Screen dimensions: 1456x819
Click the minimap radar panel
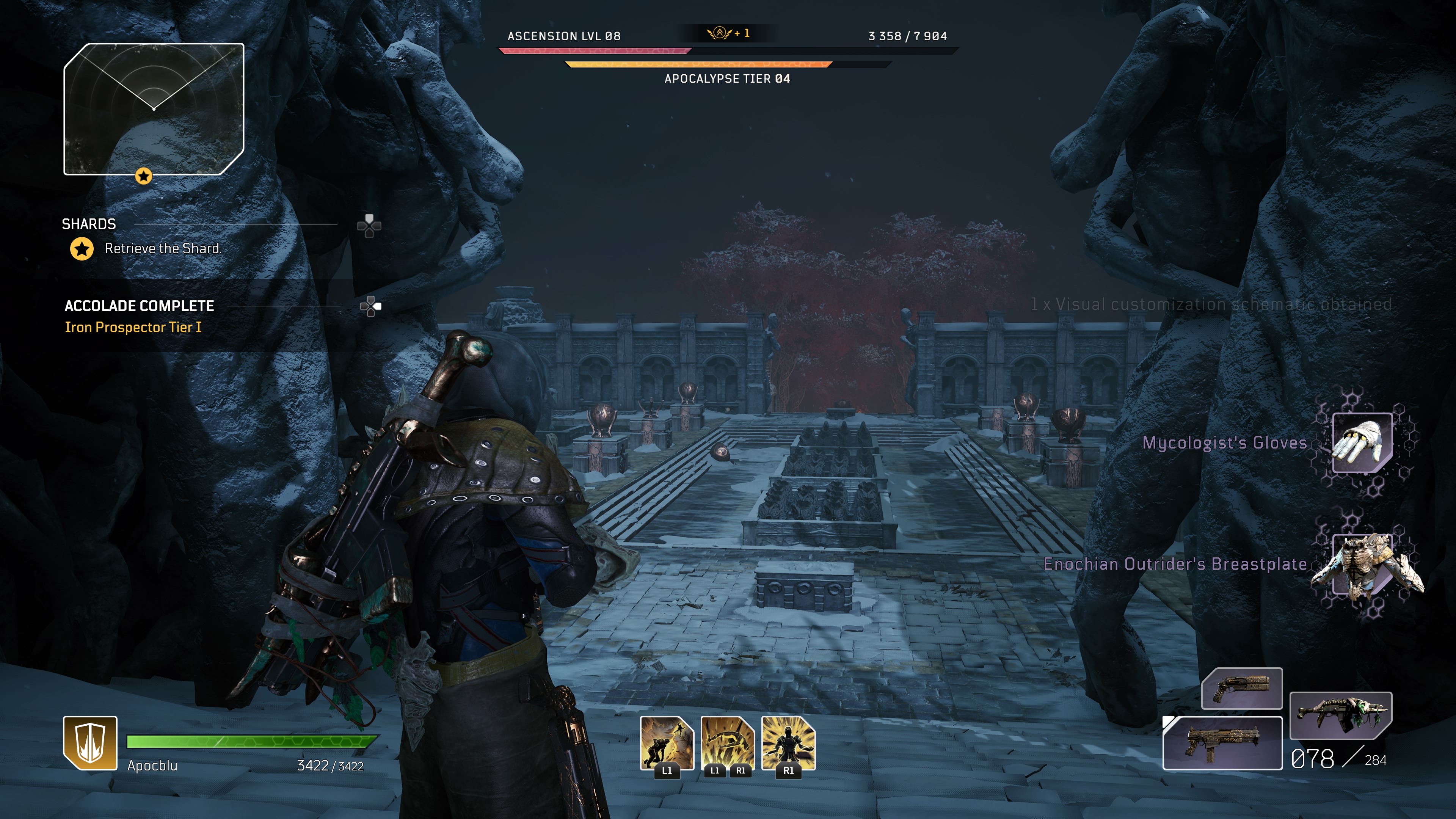[x=154, y=109]
